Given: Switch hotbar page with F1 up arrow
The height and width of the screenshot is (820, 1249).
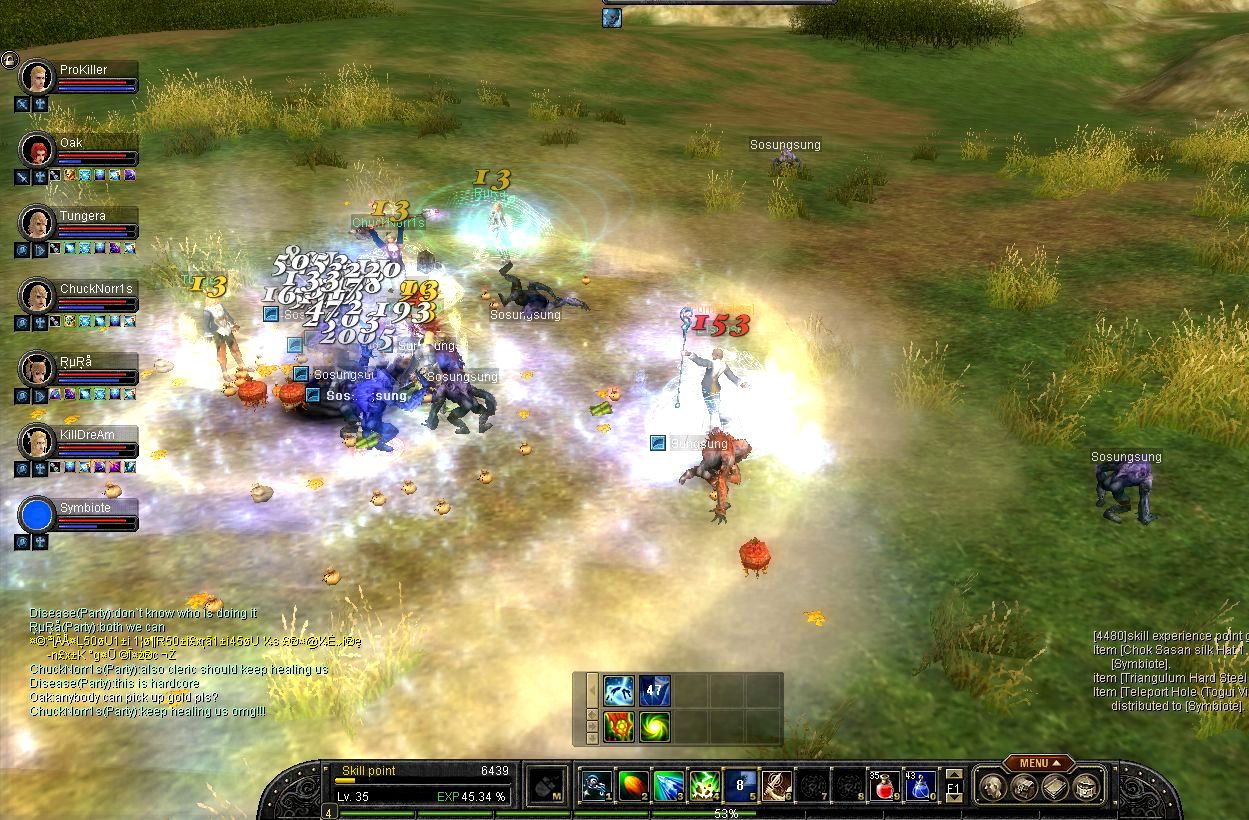Looking at the screenshot, I should click(954, 774).
